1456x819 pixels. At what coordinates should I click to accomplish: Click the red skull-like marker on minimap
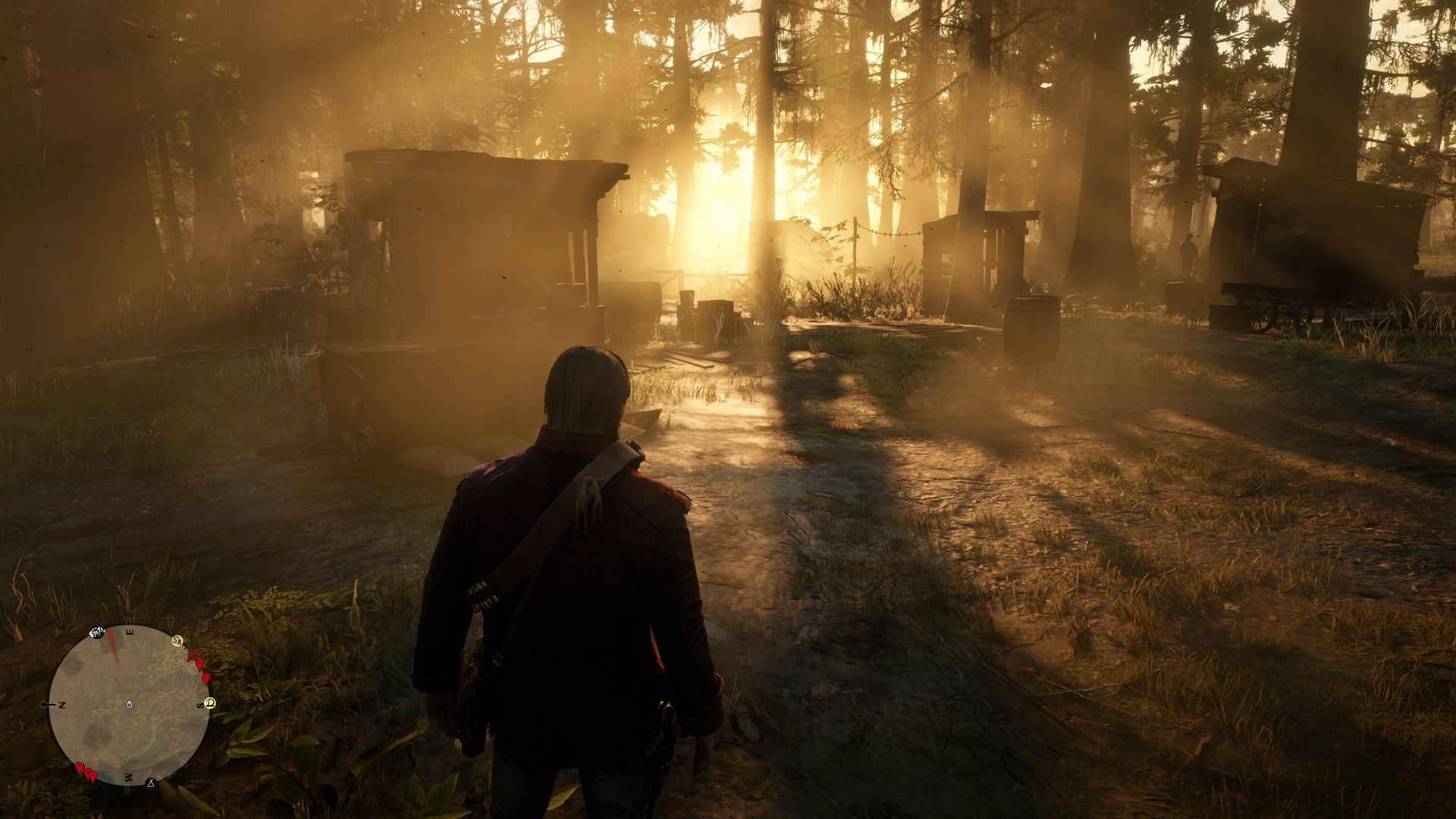pos(193,654)
